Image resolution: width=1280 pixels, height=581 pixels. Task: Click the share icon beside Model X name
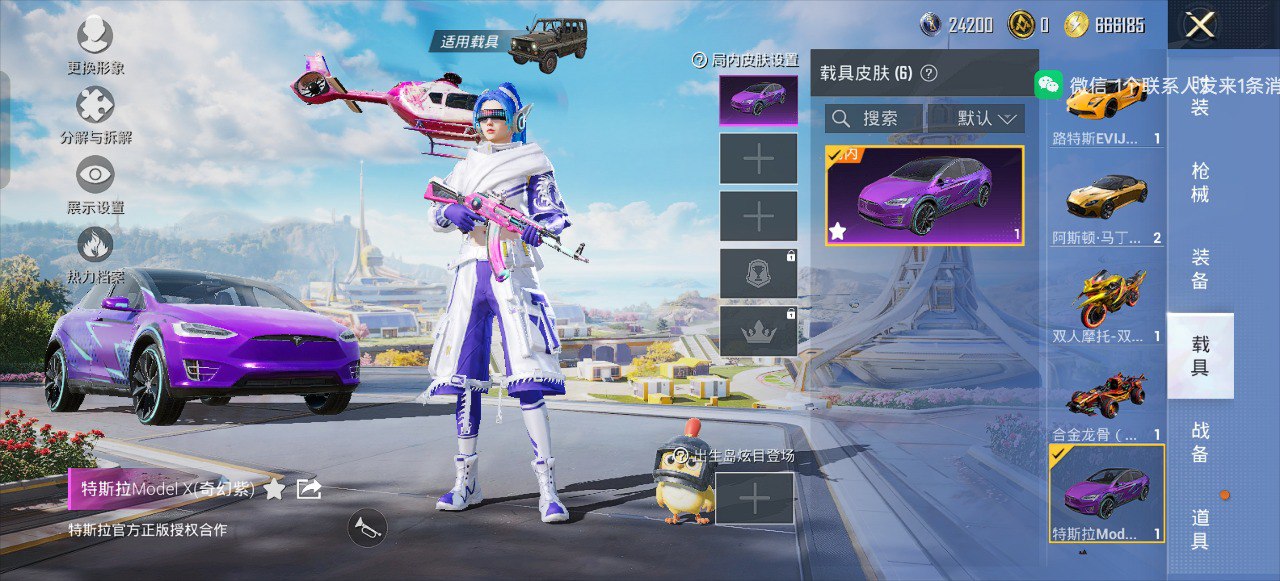(309, 488)
